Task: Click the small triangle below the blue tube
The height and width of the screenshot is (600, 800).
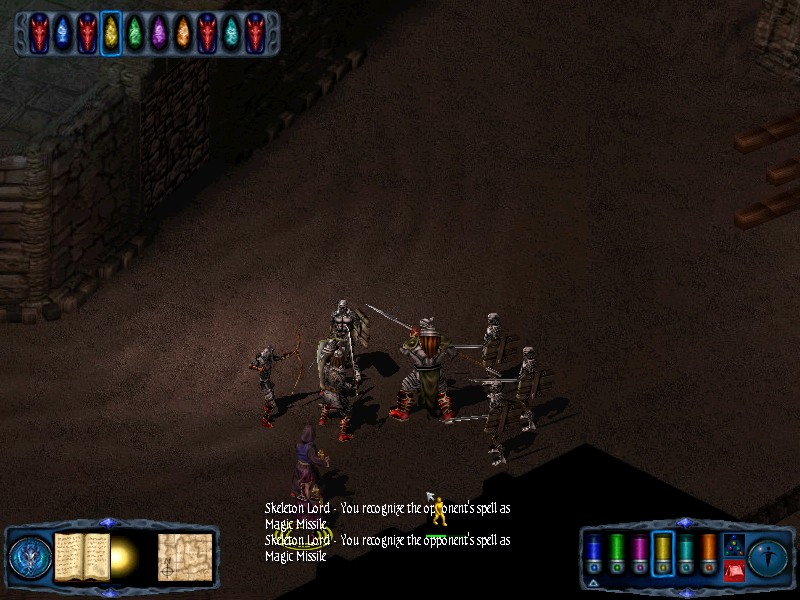Action: (x=593, y=582)
